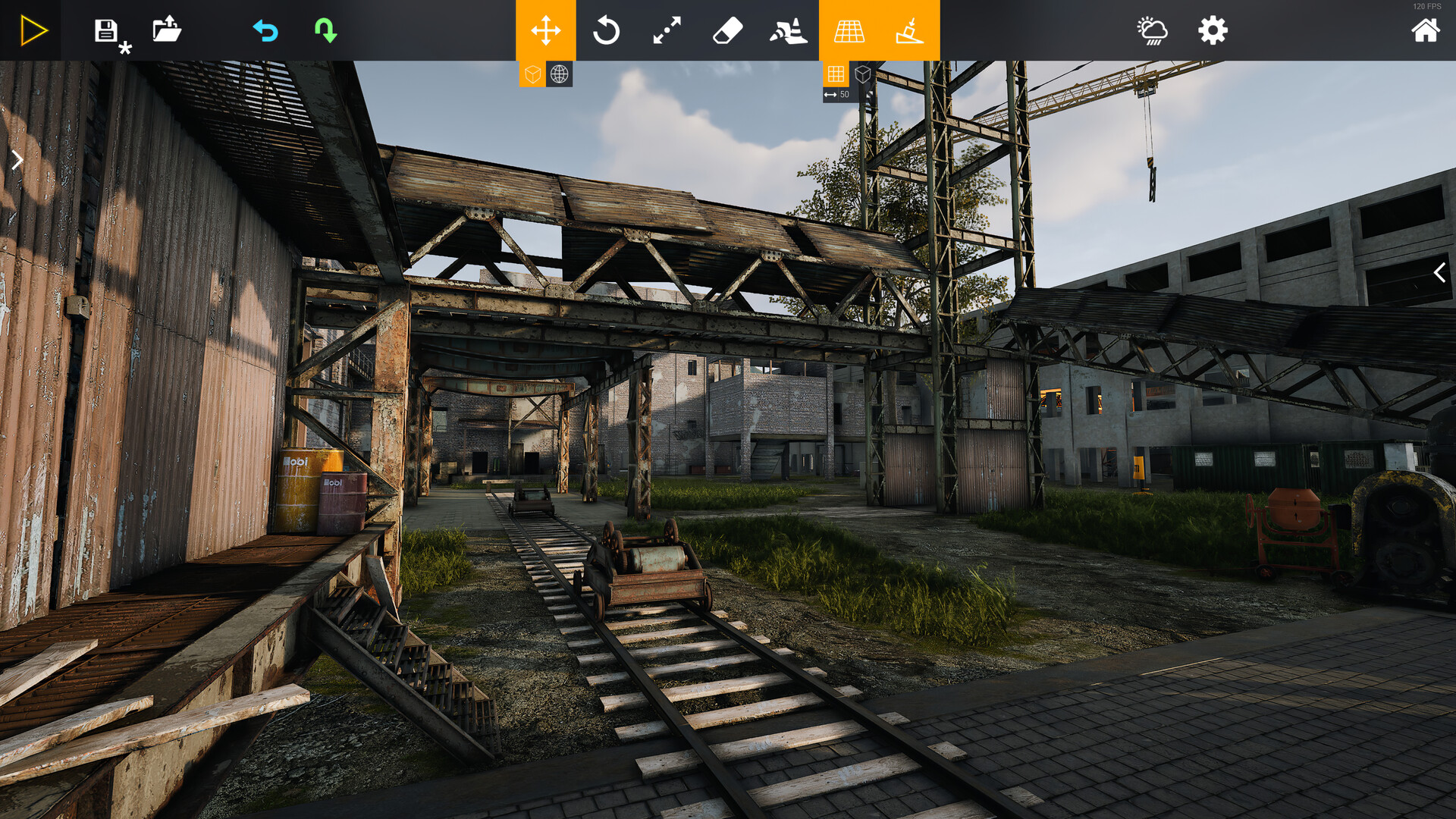The image size is (1456, 819).
Task: Select the terrain sculpt tool next to eraser
Action: [789, 30]
